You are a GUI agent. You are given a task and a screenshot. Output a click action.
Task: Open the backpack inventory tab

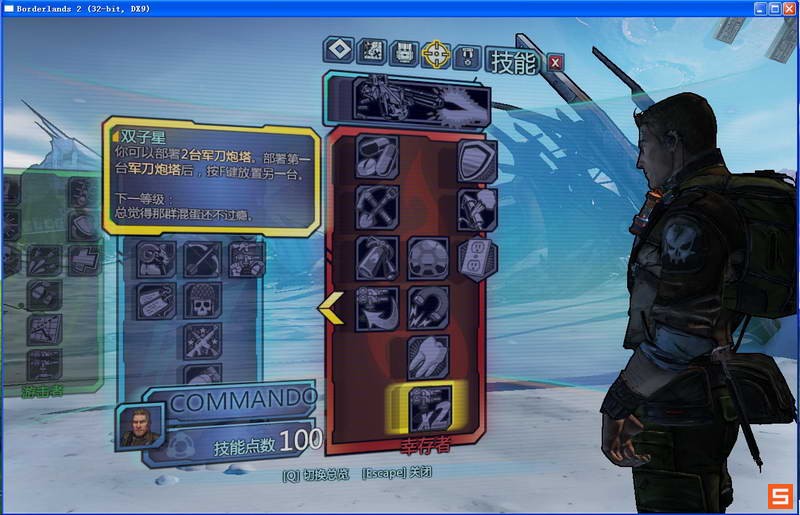click(x=403, y=51)
